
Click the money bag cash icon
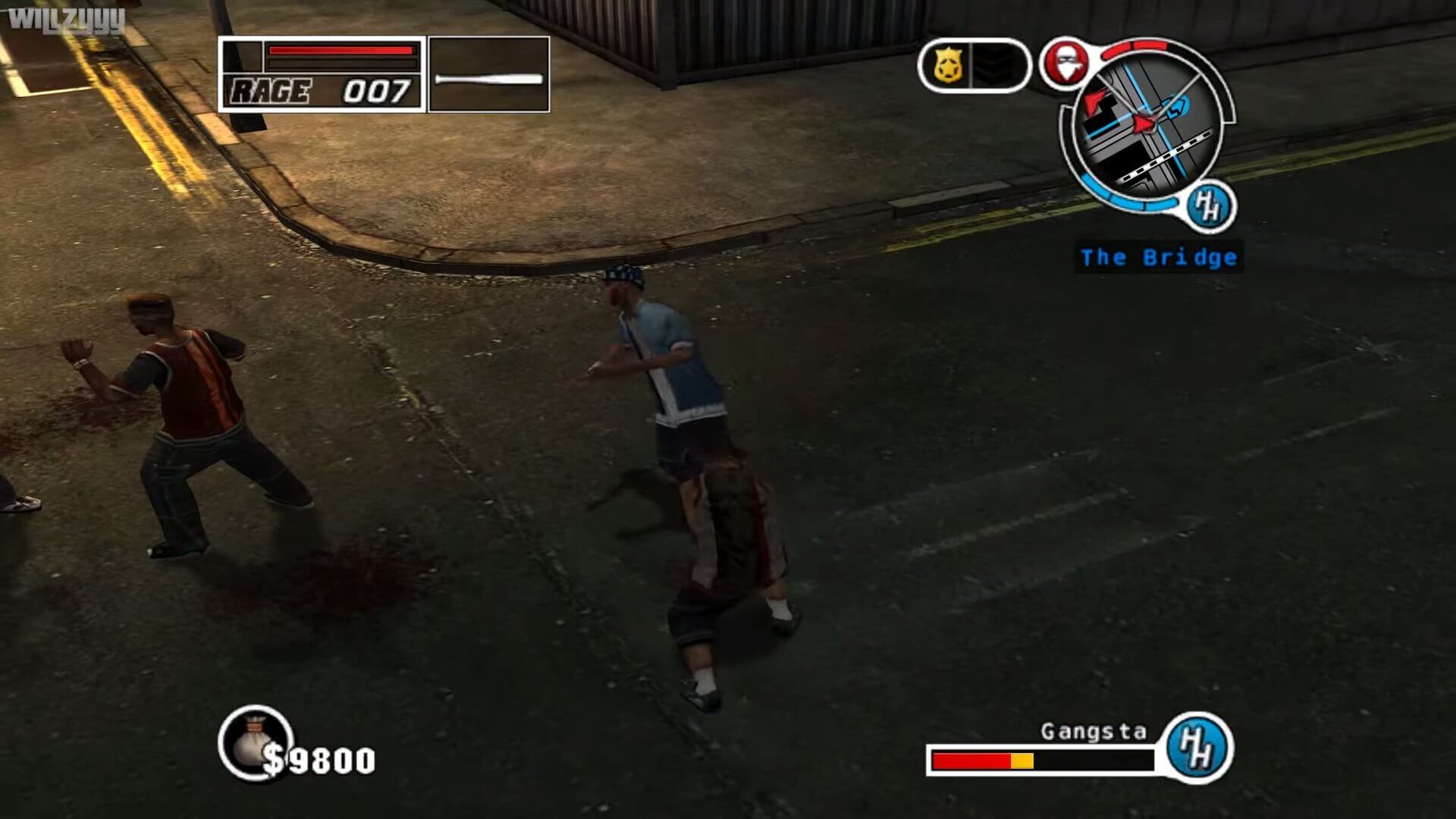click(253, 742)
